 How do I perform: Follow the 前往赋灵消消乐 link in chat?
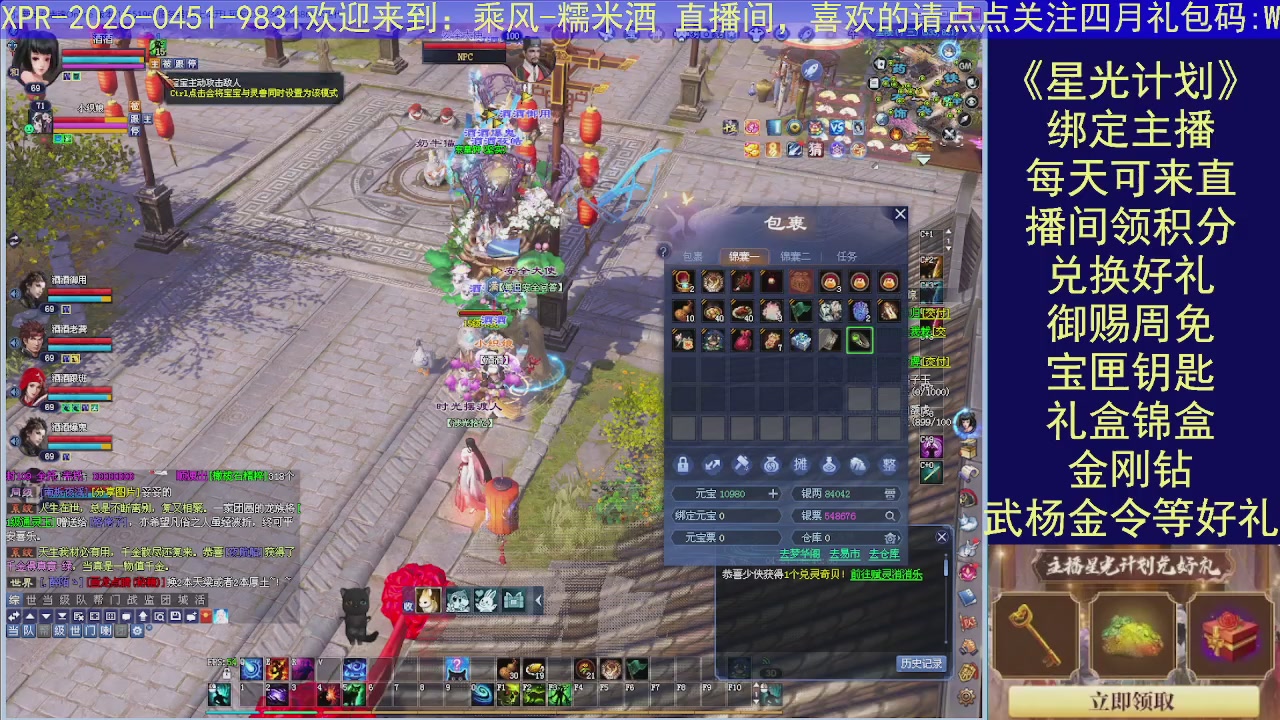(x=886, y=575)
